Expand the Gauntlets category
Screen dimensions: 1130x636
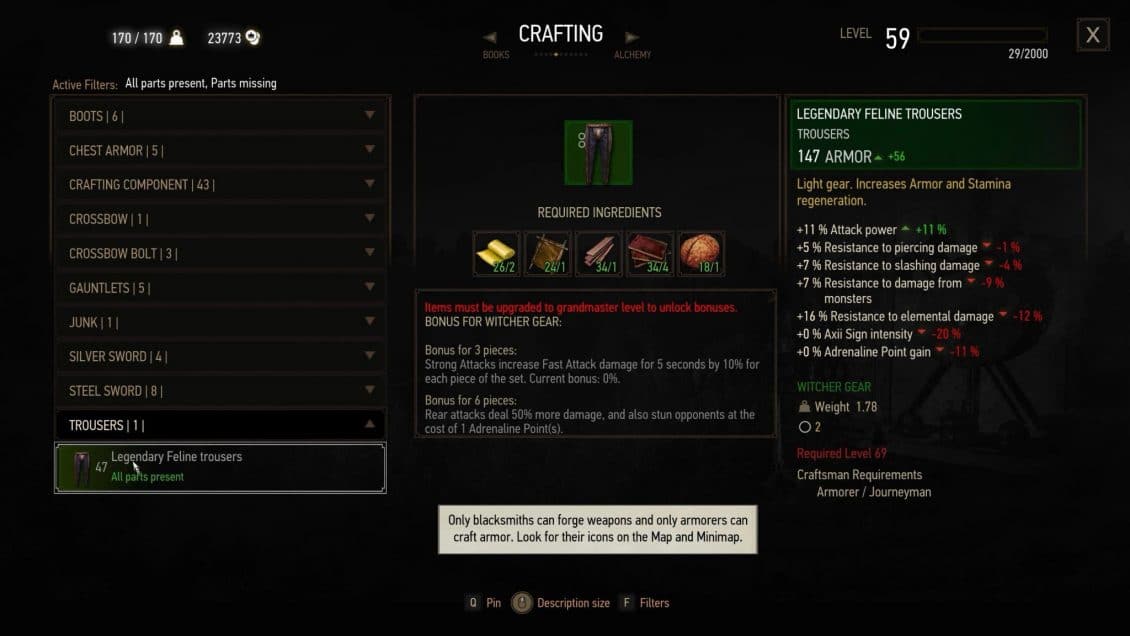pyautogui.click(x=220, y=288)
